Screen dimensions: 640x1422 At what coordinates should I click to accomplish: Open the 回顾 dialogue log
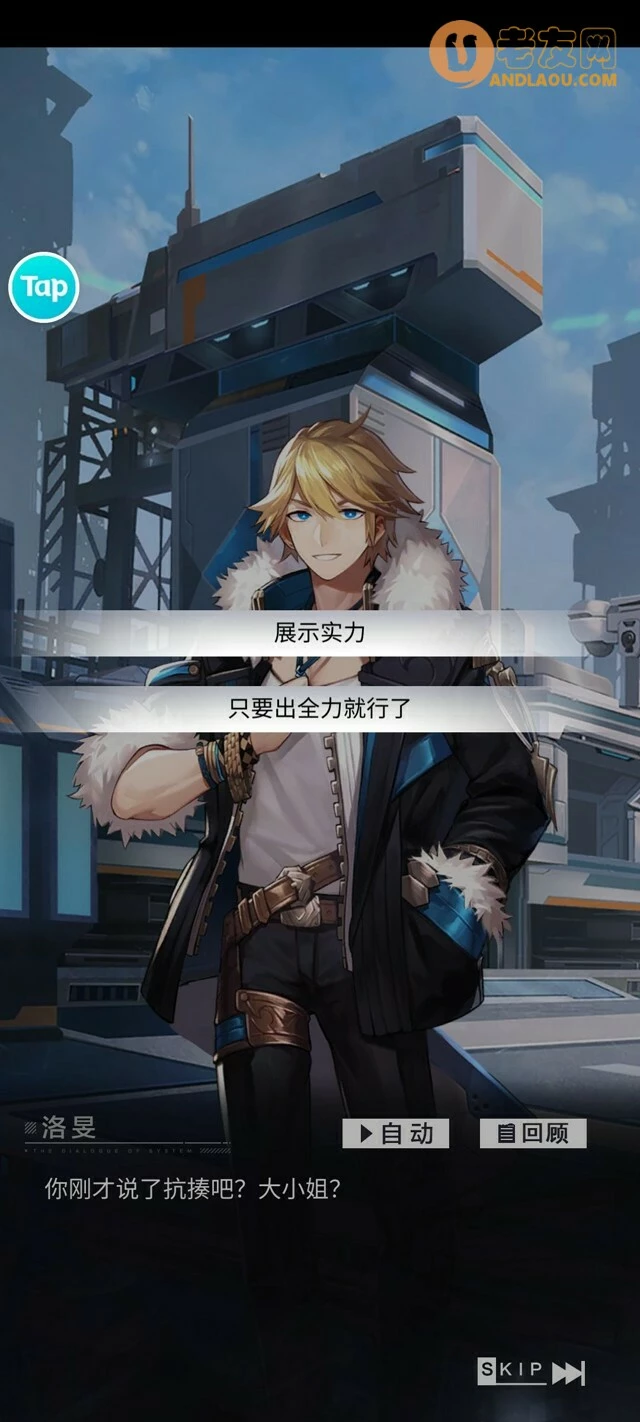(x=533, y=1133)
